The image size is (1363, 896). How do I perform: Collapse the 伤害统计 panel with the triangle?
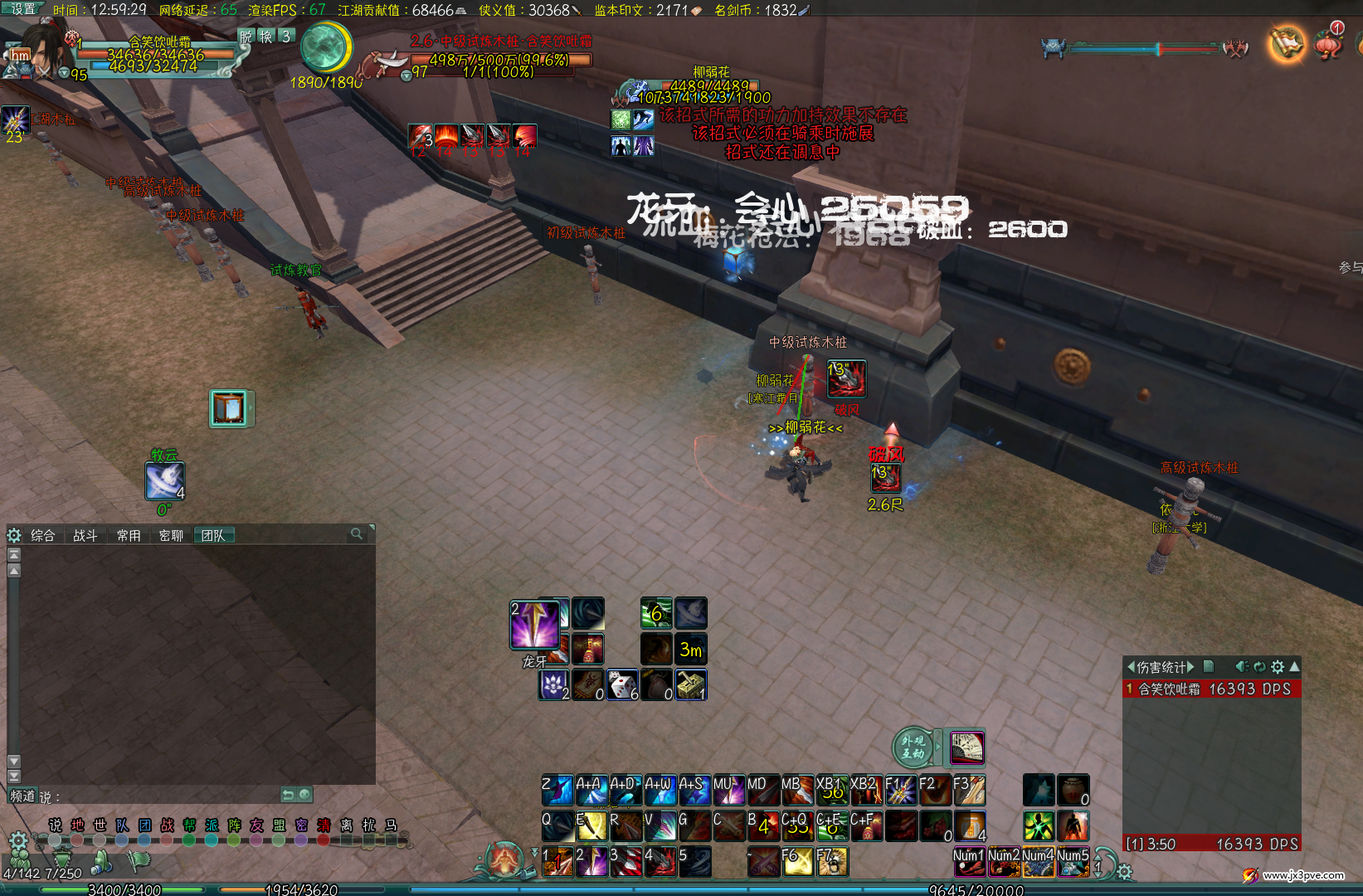1294,666
